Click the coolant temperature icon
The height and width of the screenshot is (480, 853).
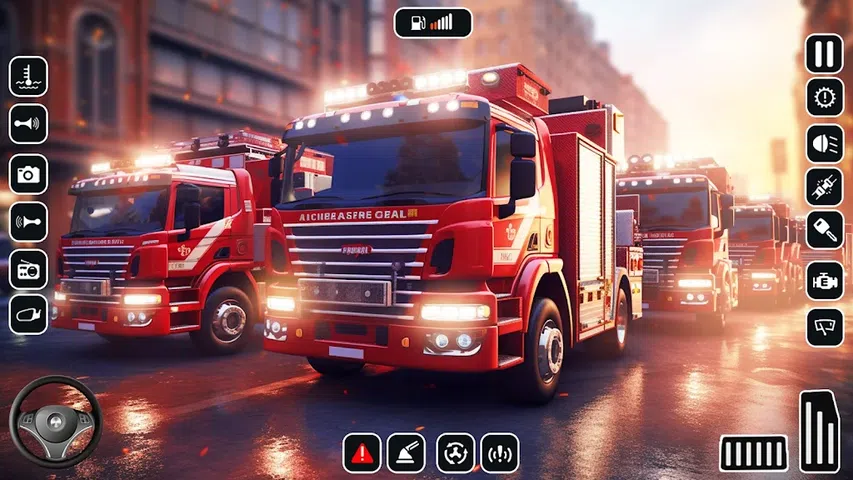(x=28, y=76)
